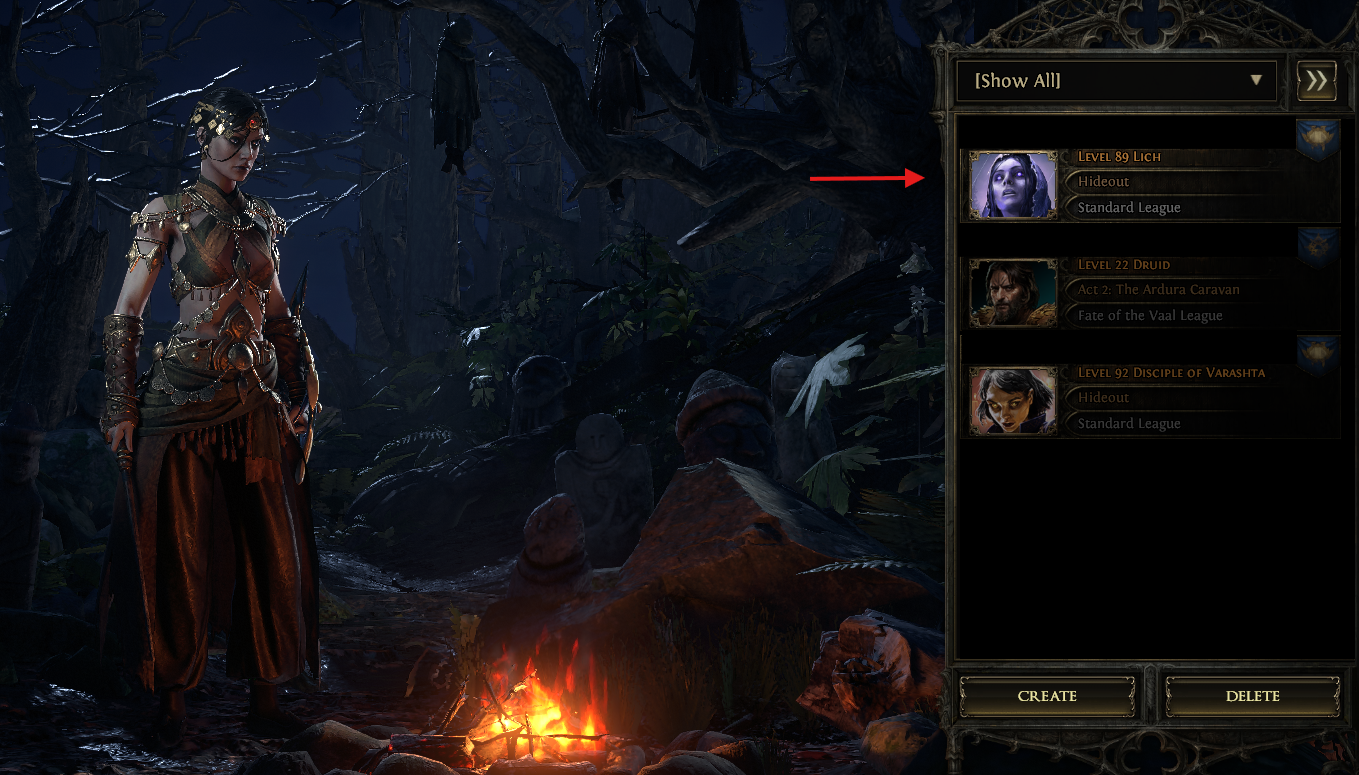Delete the selected character

click(x=1252, y=696)
